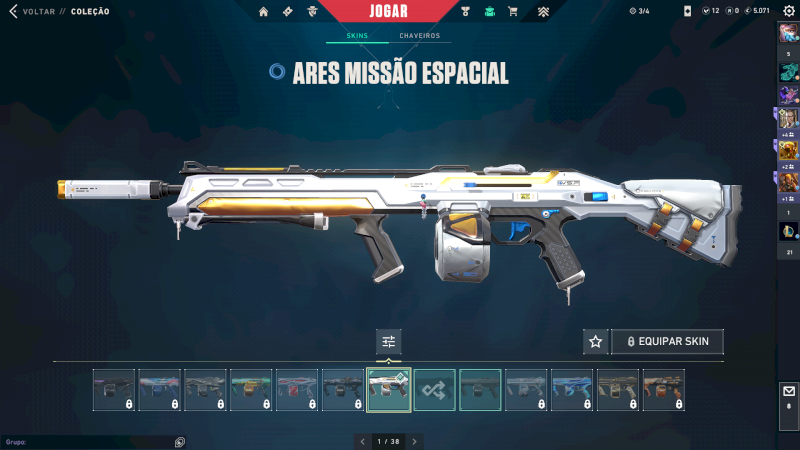Screen dimensions: 800x450
Task: Open the home screen via house icon
Action: (263, 12)
